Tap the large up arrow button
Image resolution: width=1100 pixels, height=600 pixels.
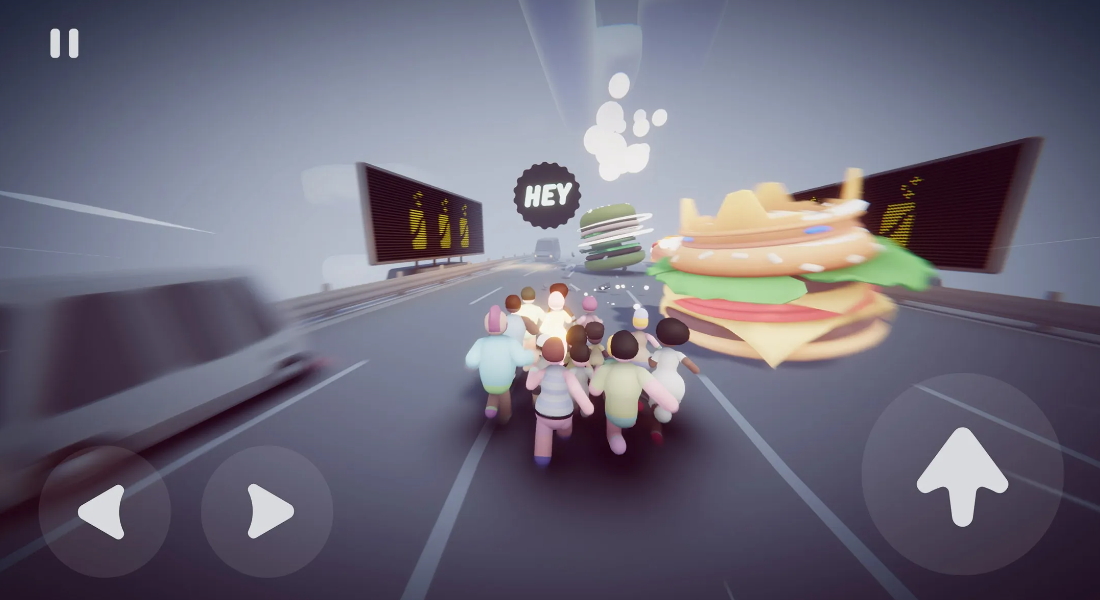tap(962, 474)
